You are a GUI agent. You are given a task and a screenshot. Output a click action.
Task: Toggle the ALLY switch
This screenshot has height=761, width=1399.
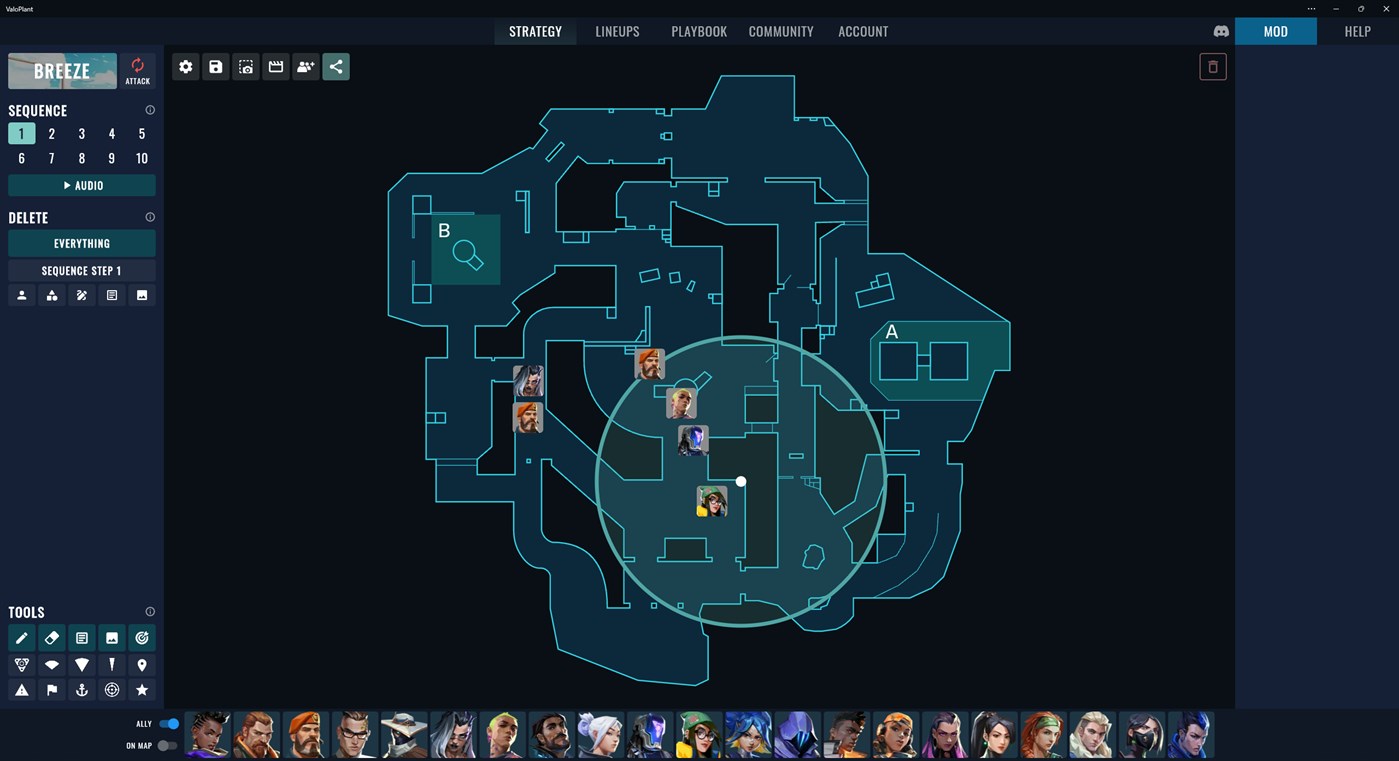[168, 723]
